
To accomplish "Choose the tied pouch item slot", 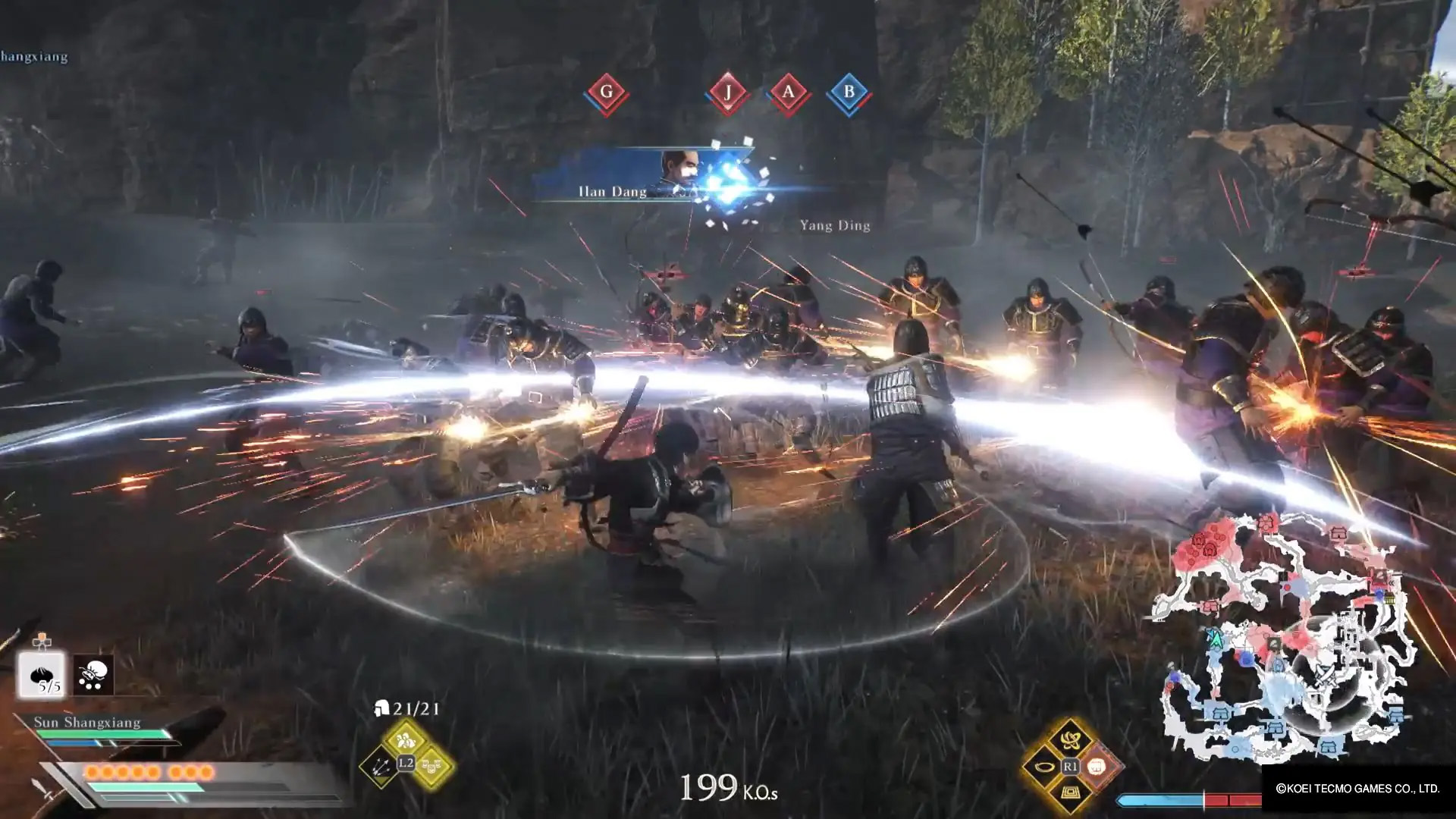I will coord(93,675).
